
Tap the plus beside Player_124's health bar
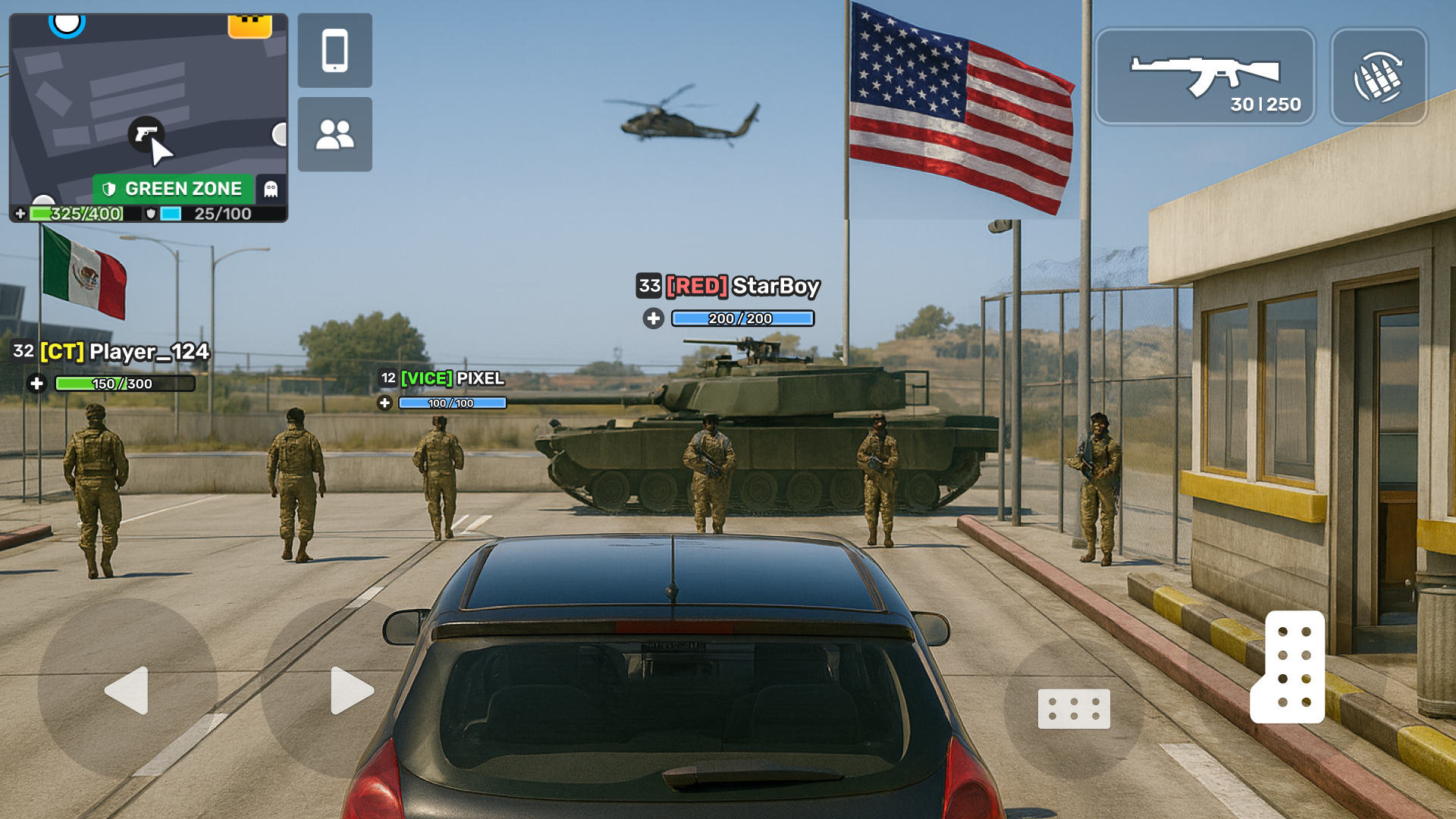pyautogui.click(x=36, y=384)
